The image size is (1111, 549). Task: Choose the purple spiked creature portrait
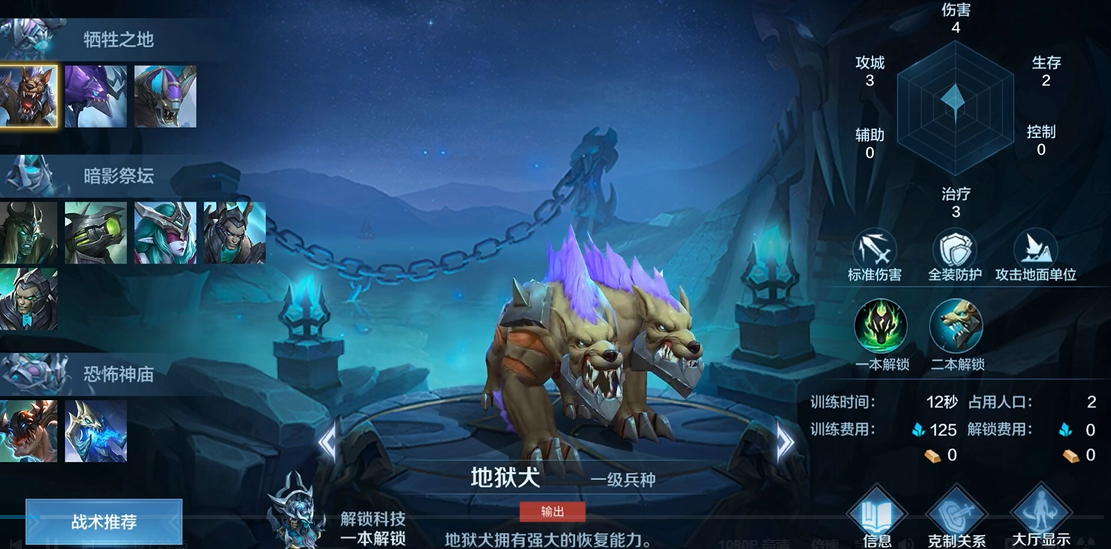tap(96, 96)
